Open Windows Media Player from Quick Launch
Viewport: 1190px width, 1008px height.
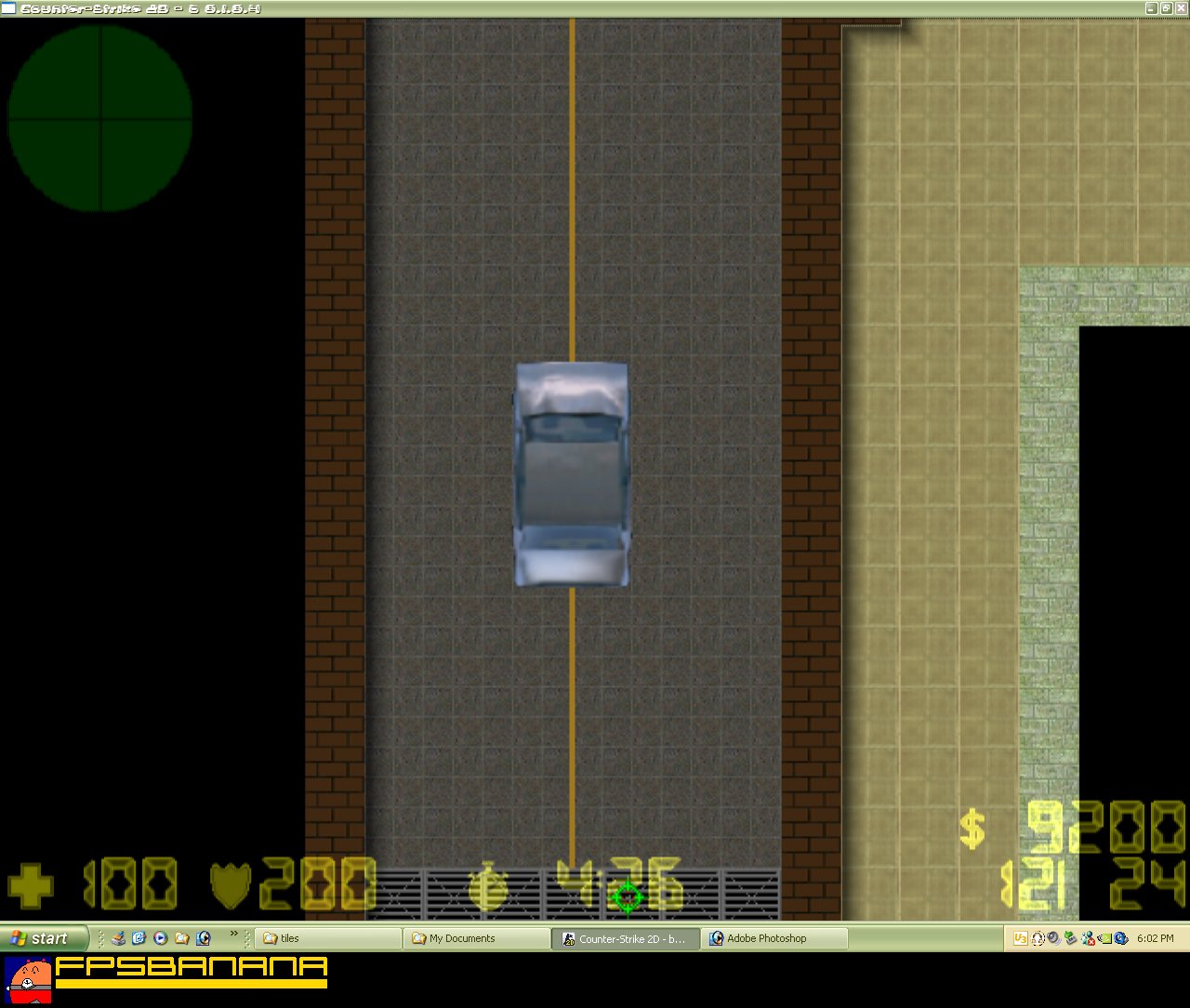[160, 938]
